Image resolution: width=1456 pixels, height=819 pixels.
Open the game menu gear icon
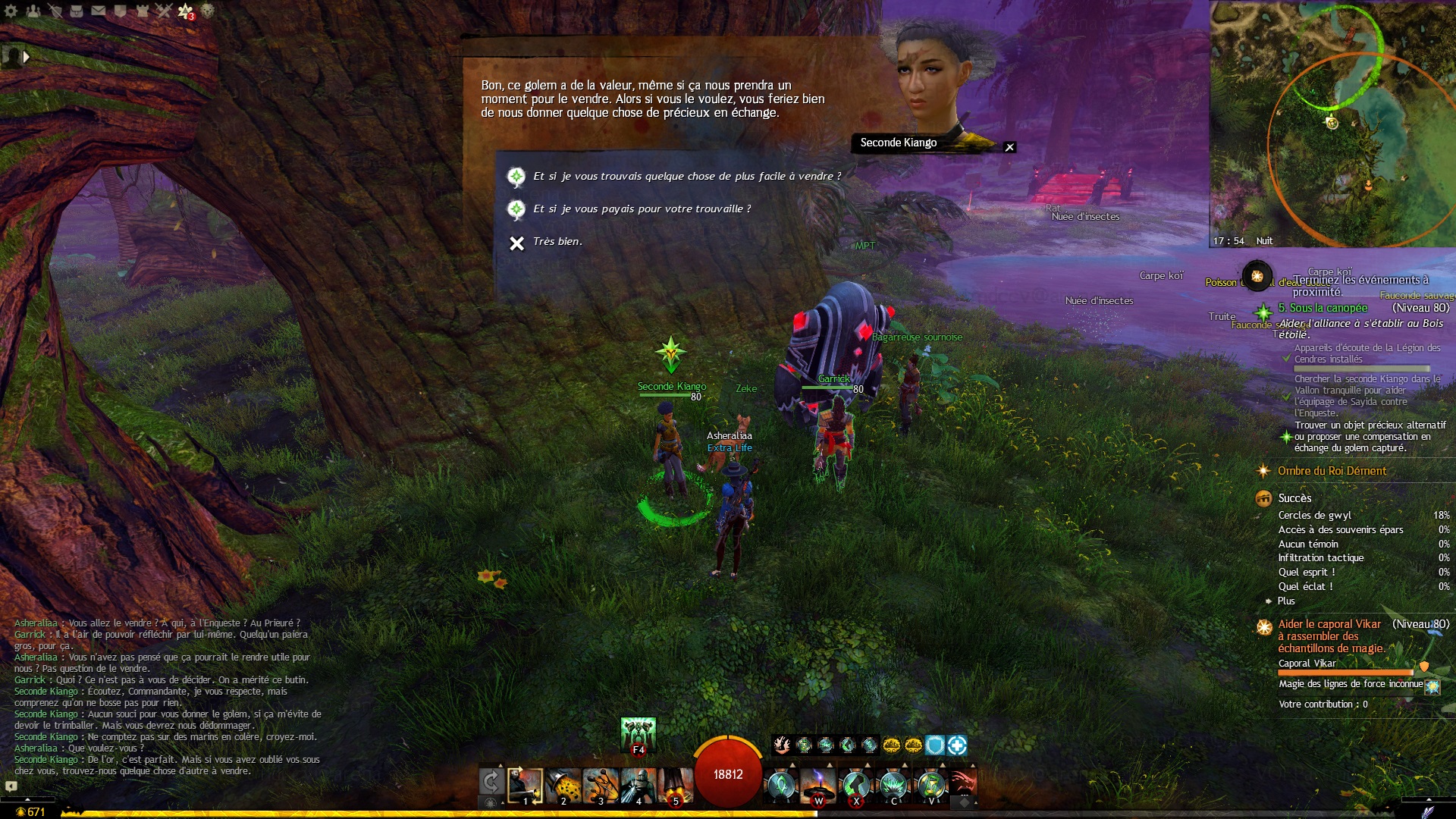(x=11, y=11)
